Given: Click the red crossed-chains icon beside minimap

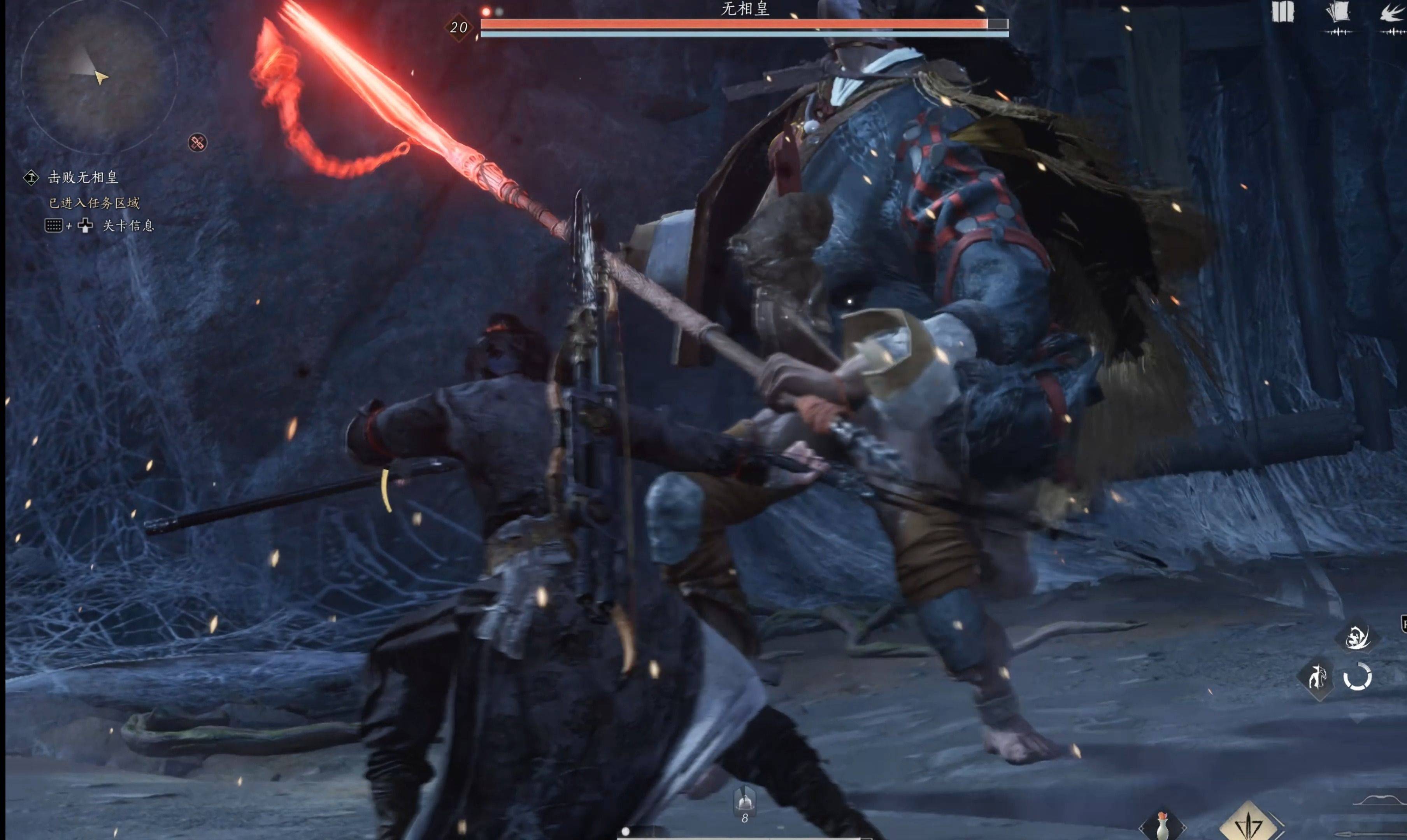Looking at the screenshot, I should pos(197,143).
